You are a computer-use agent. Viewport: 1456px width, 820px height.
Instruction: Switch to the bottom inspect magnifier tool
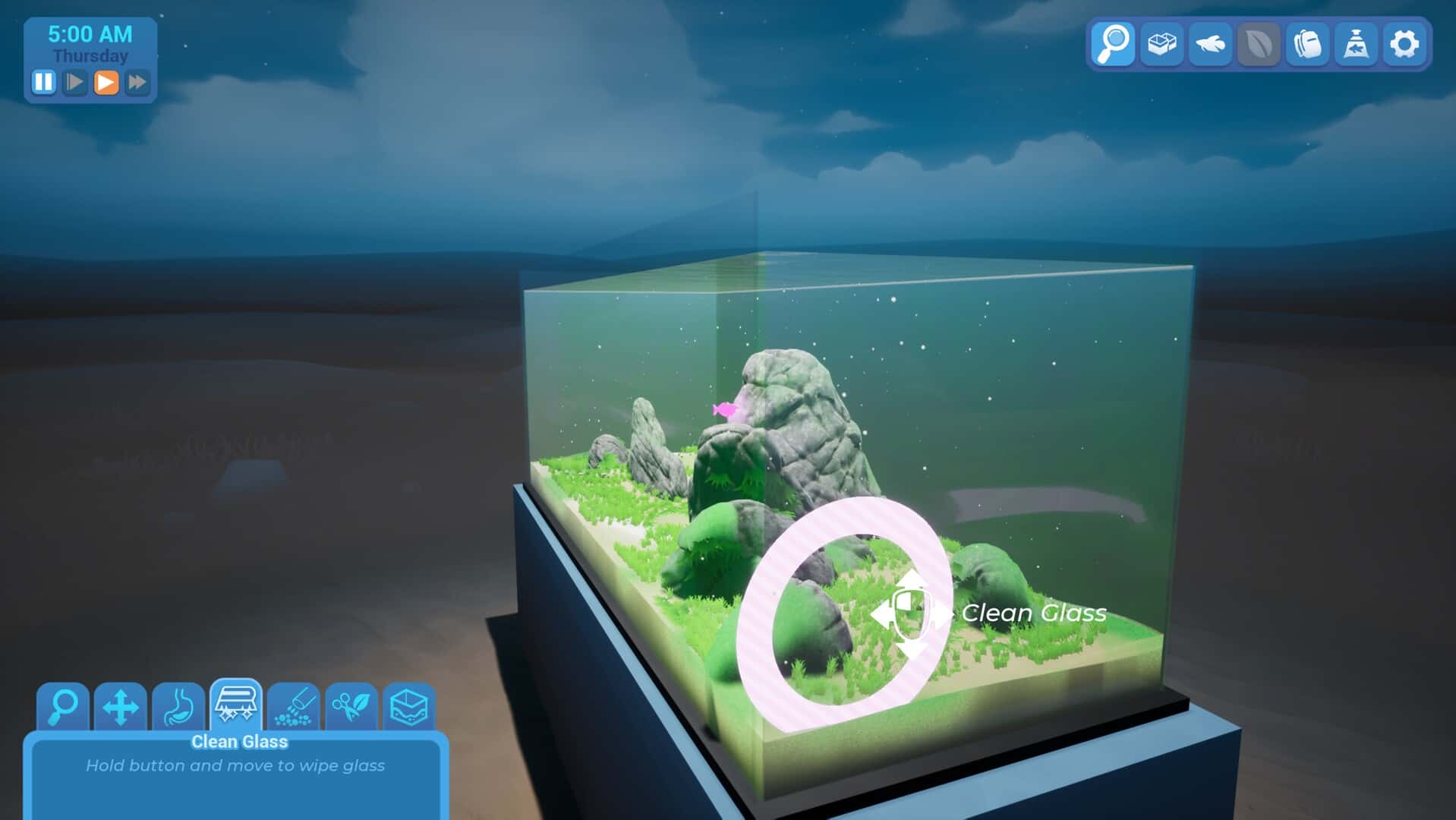coord(63,707)
